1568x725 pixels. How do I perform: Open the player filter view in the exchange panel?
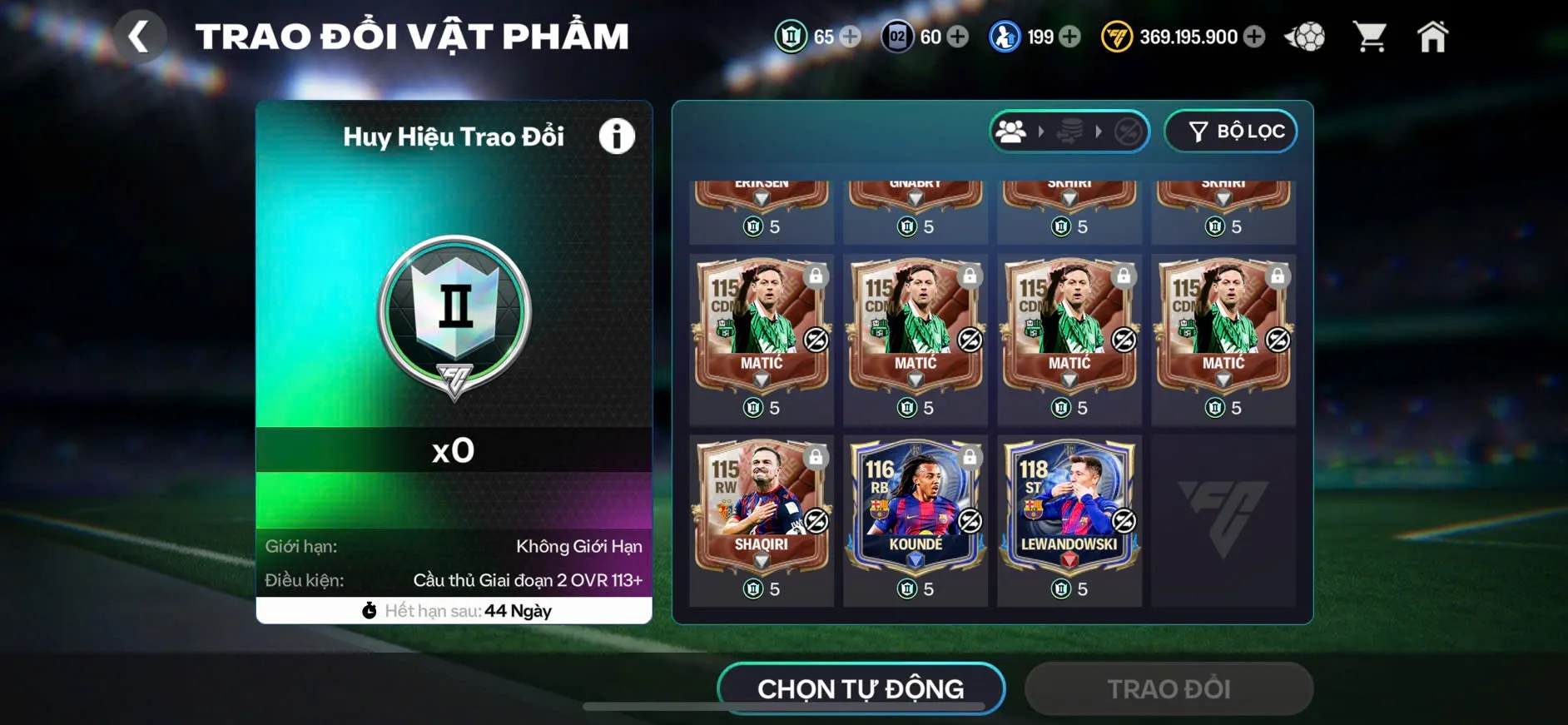pyautogui.click(x=1012, y=131)
